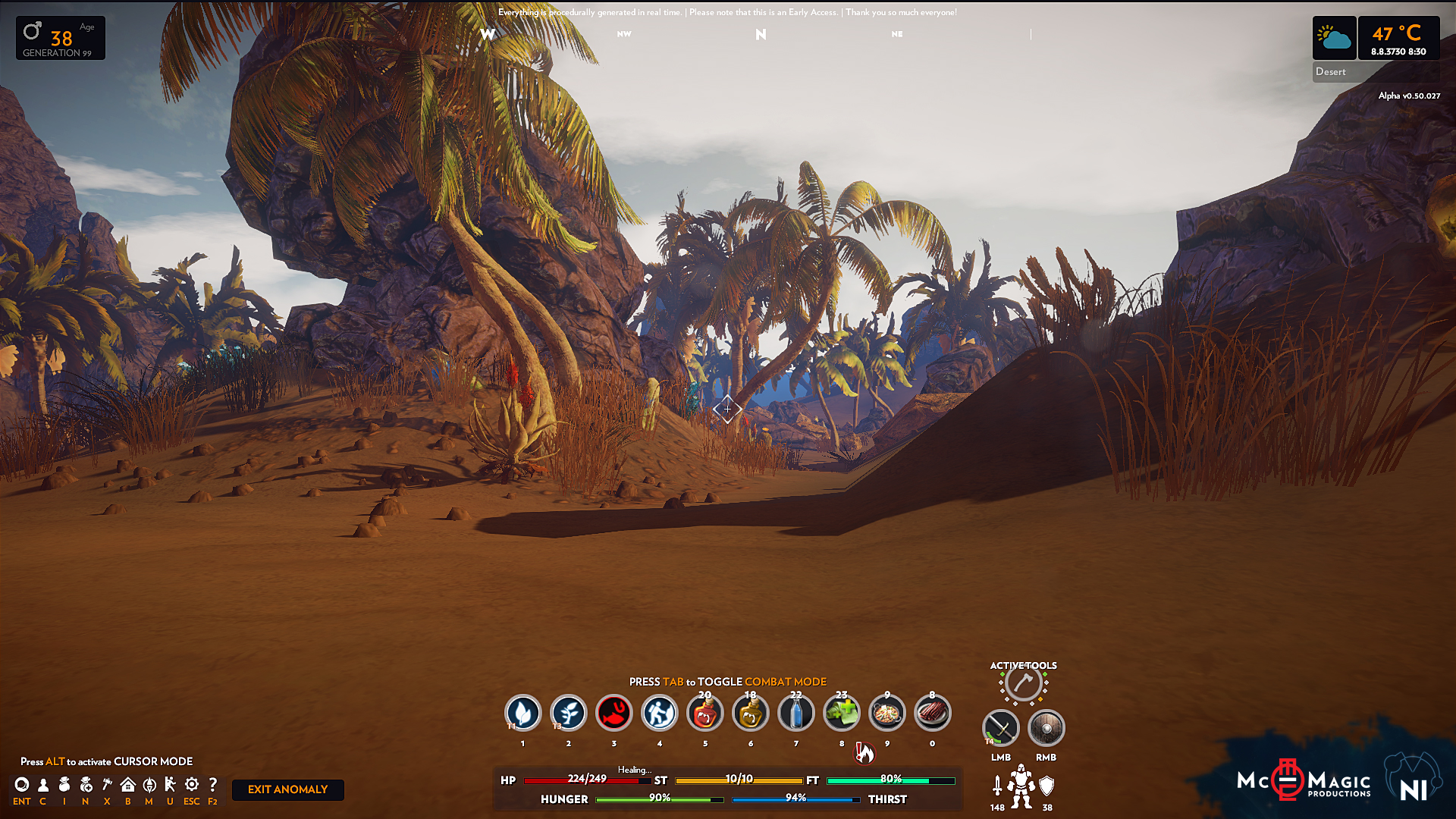Viewport: 1456px width, 819px height.
Task: Activate the red fishing hook slot
Action: (613, 713)
